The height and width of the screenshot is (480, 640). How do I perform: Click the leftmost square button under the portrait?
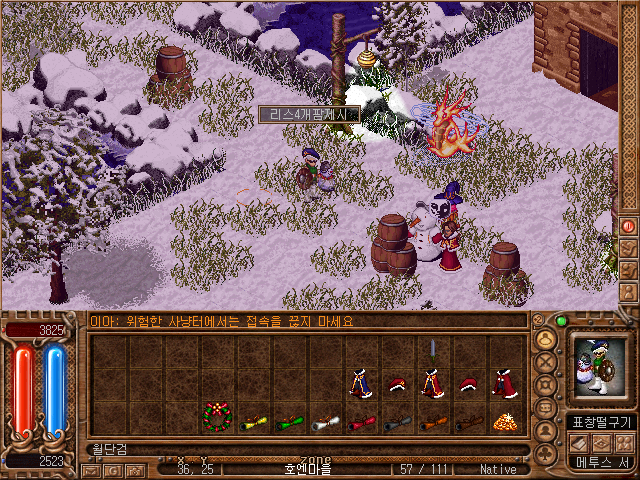click(x=581, y=443)
